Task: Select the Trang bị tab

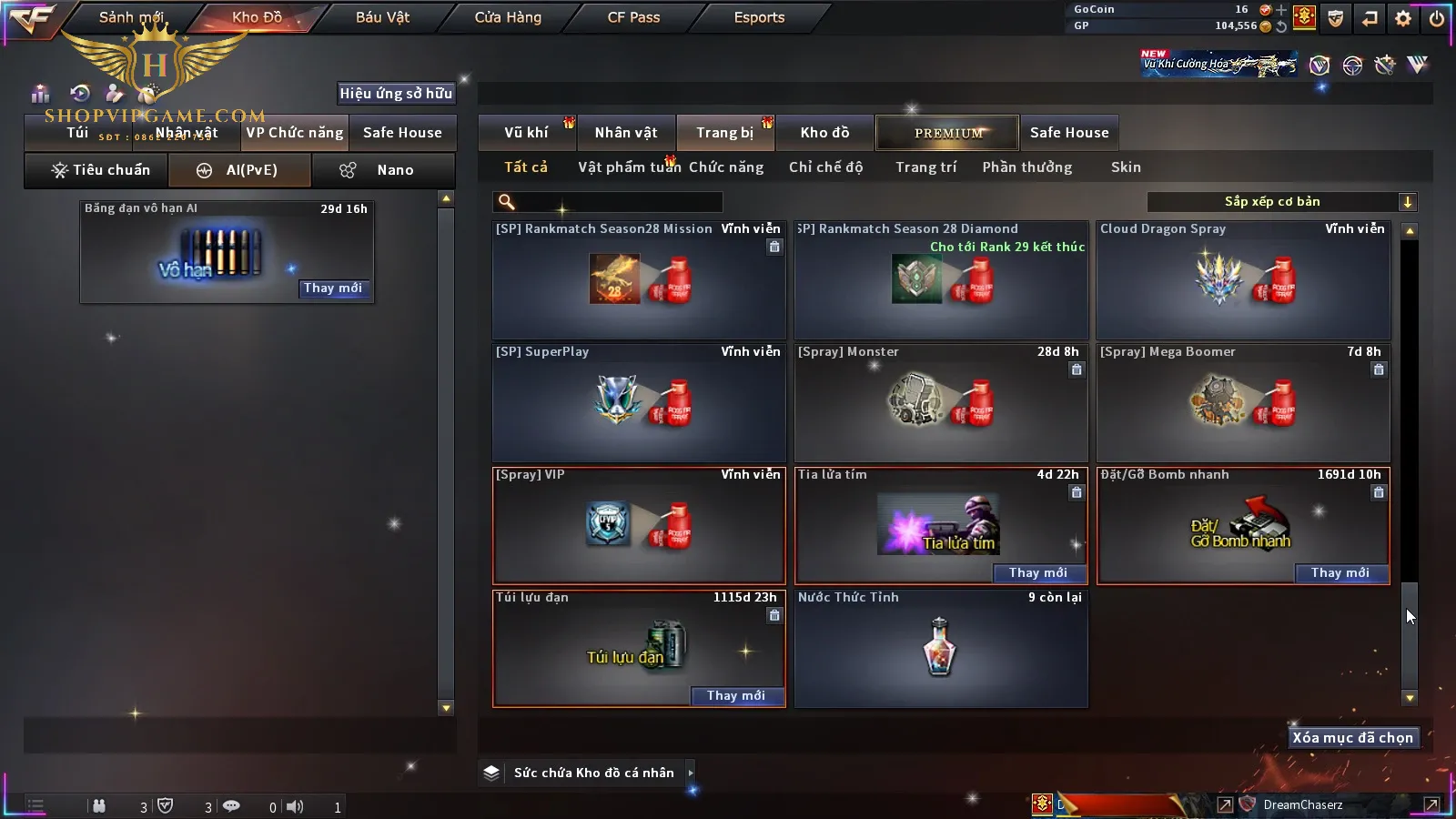Action: [724, 133]
